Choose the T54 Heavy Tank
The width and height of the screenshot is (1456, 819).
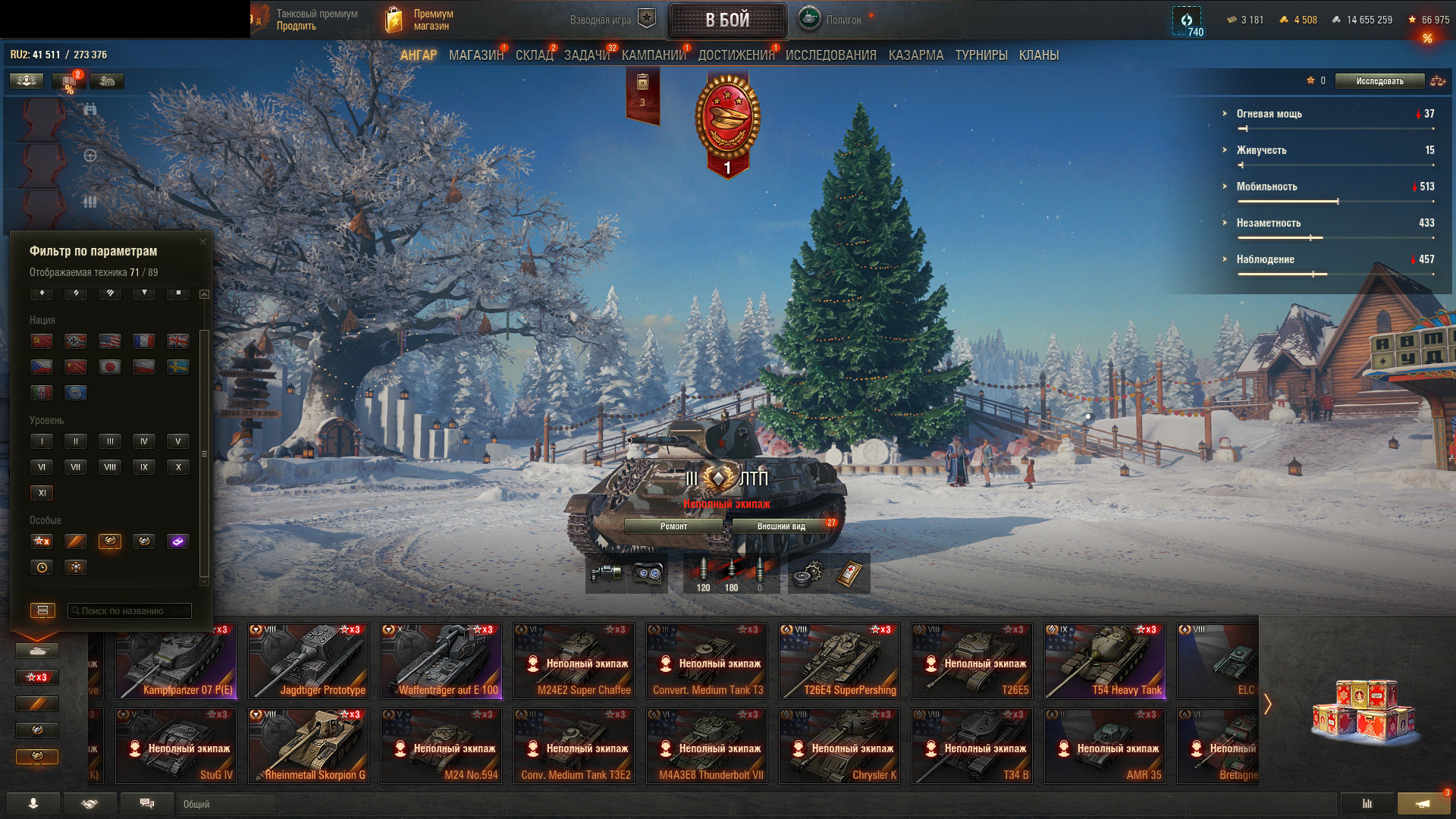tap(1105, 661)
